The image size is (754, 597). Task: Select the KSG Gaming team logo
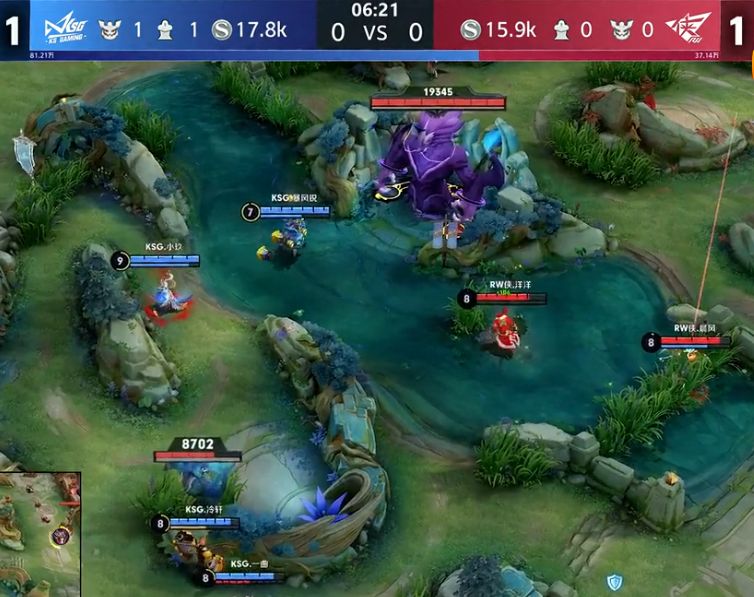tap(58, 29)
